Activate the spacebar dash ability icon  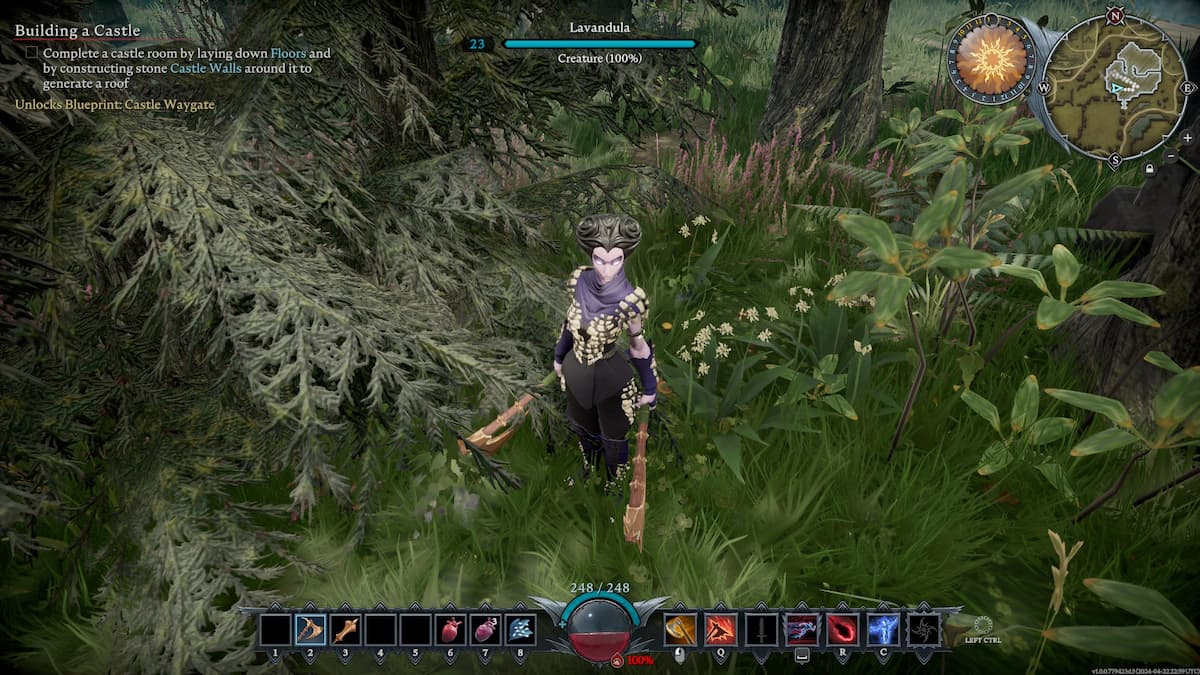pos(801,629)
